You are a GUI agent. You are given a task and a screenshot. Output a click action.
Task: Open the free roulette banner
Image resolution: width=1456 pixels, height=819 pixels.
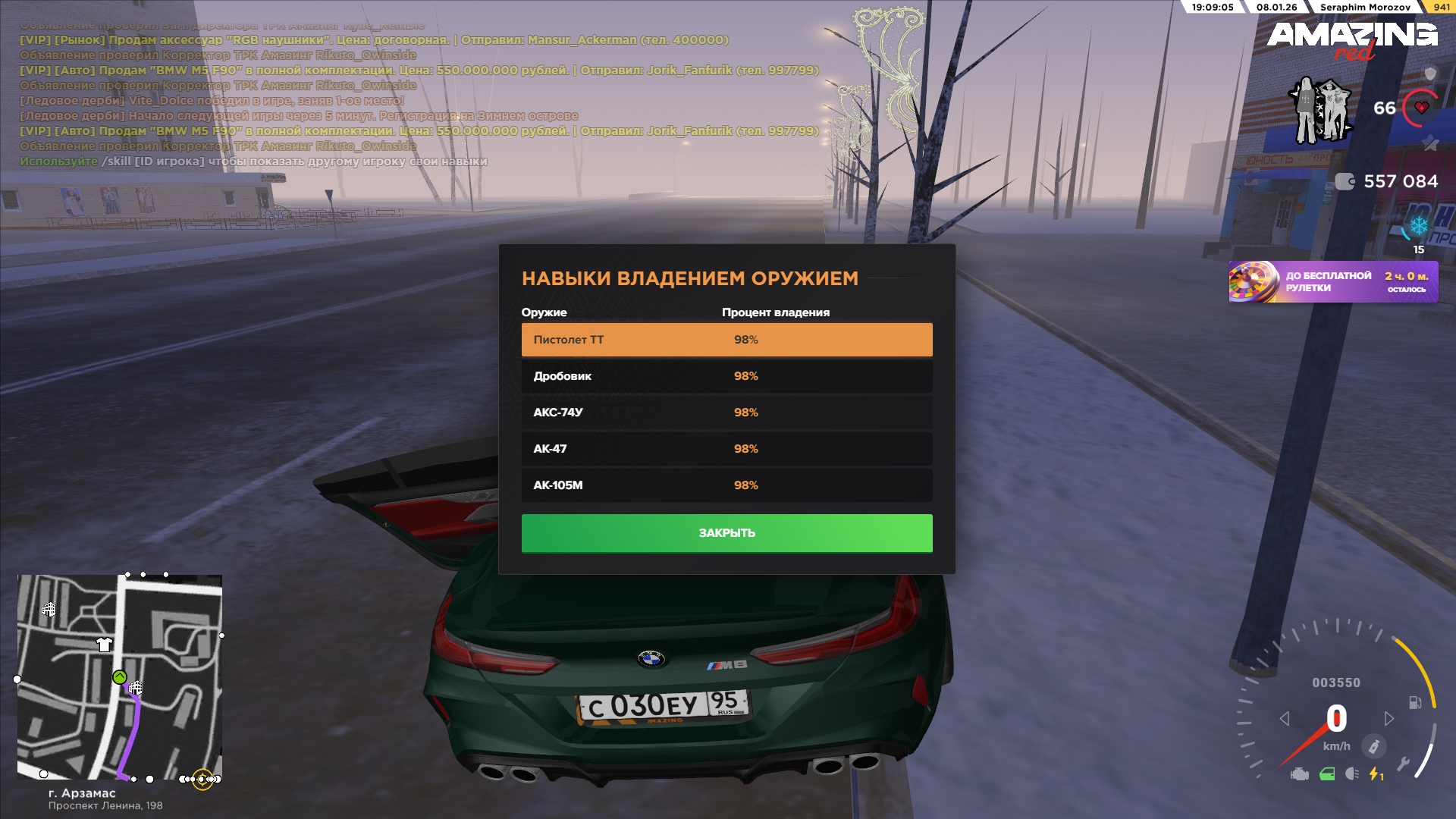(x=1332, y=282)
